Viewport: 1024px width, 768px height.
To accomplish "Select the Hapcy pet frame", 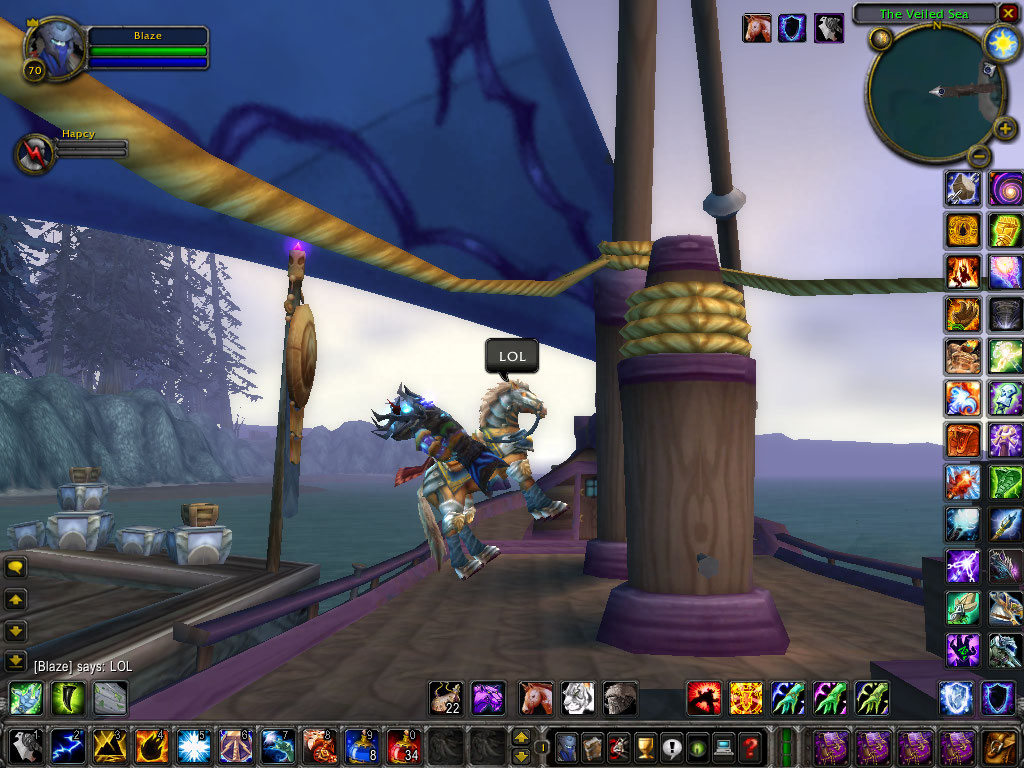I will coord(33,153).
